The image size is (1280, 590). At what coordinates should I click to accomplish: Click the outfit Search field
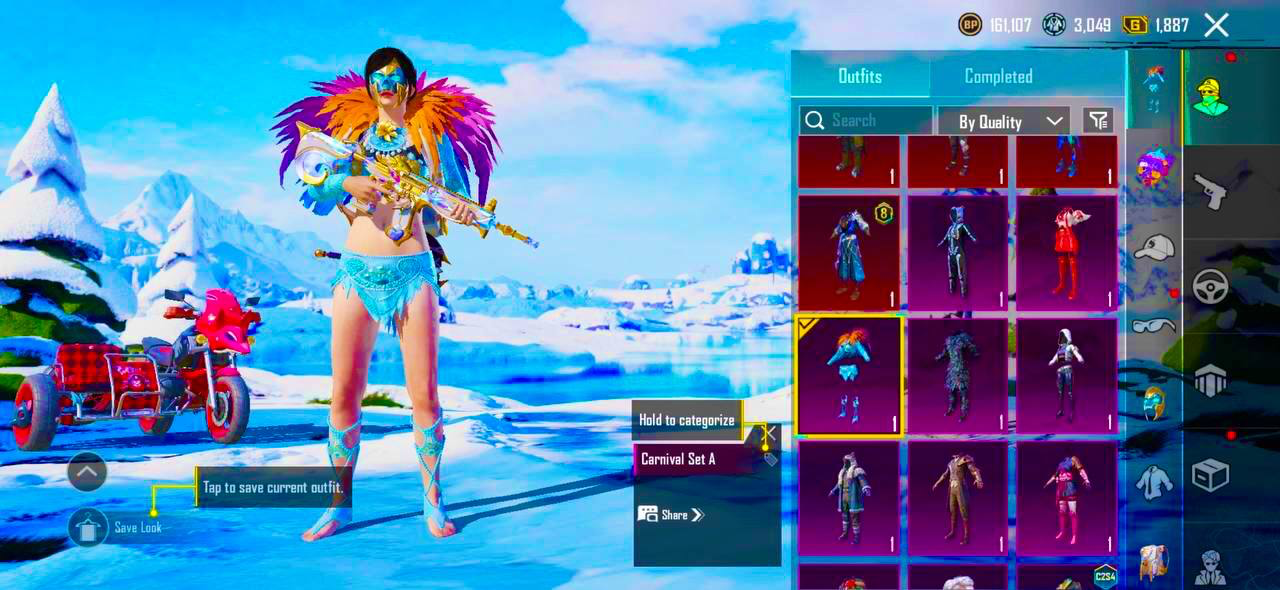[866, 121]
